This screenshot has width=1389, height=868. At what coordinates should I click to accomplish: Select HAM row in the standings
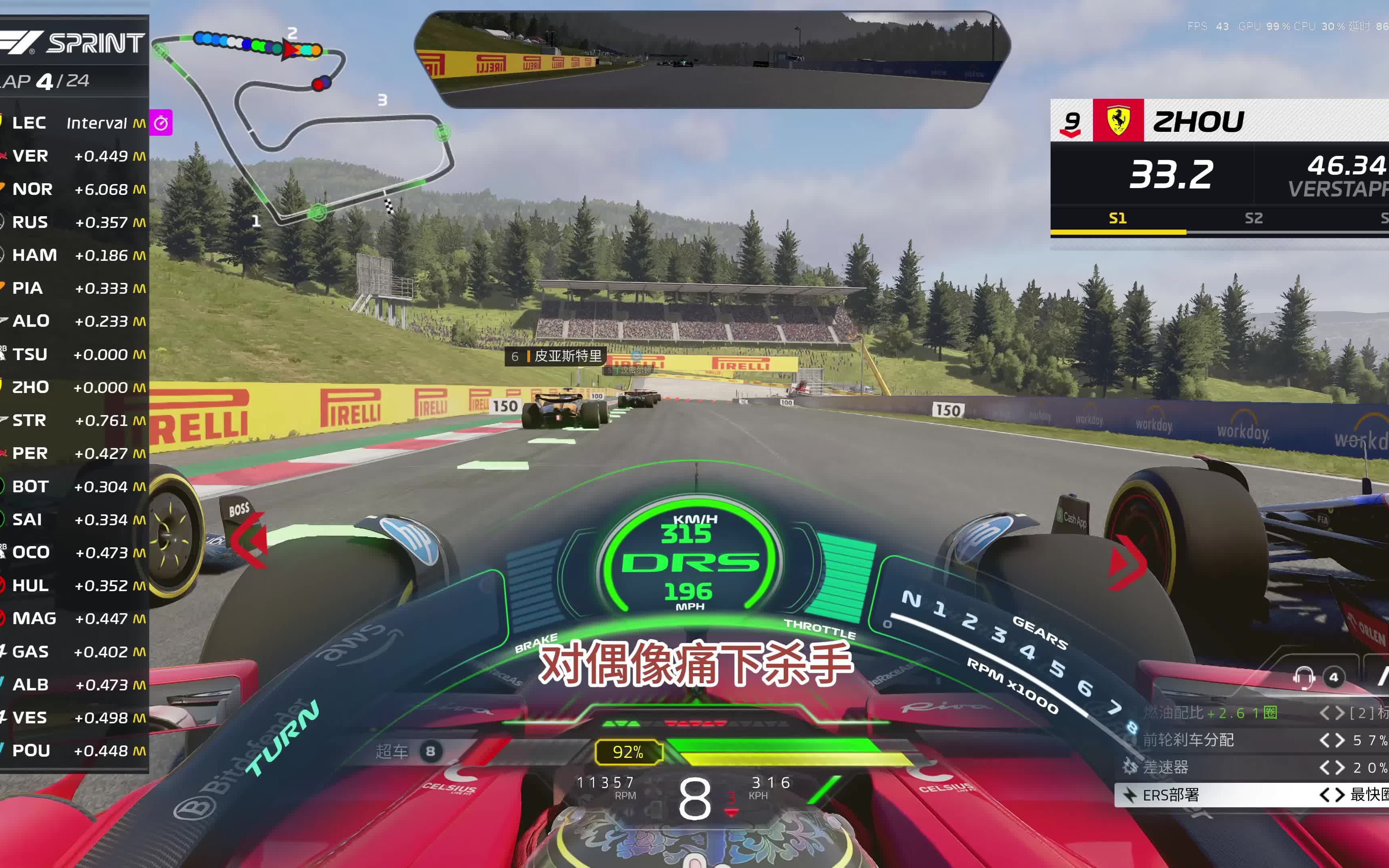[x=75, y=255]
